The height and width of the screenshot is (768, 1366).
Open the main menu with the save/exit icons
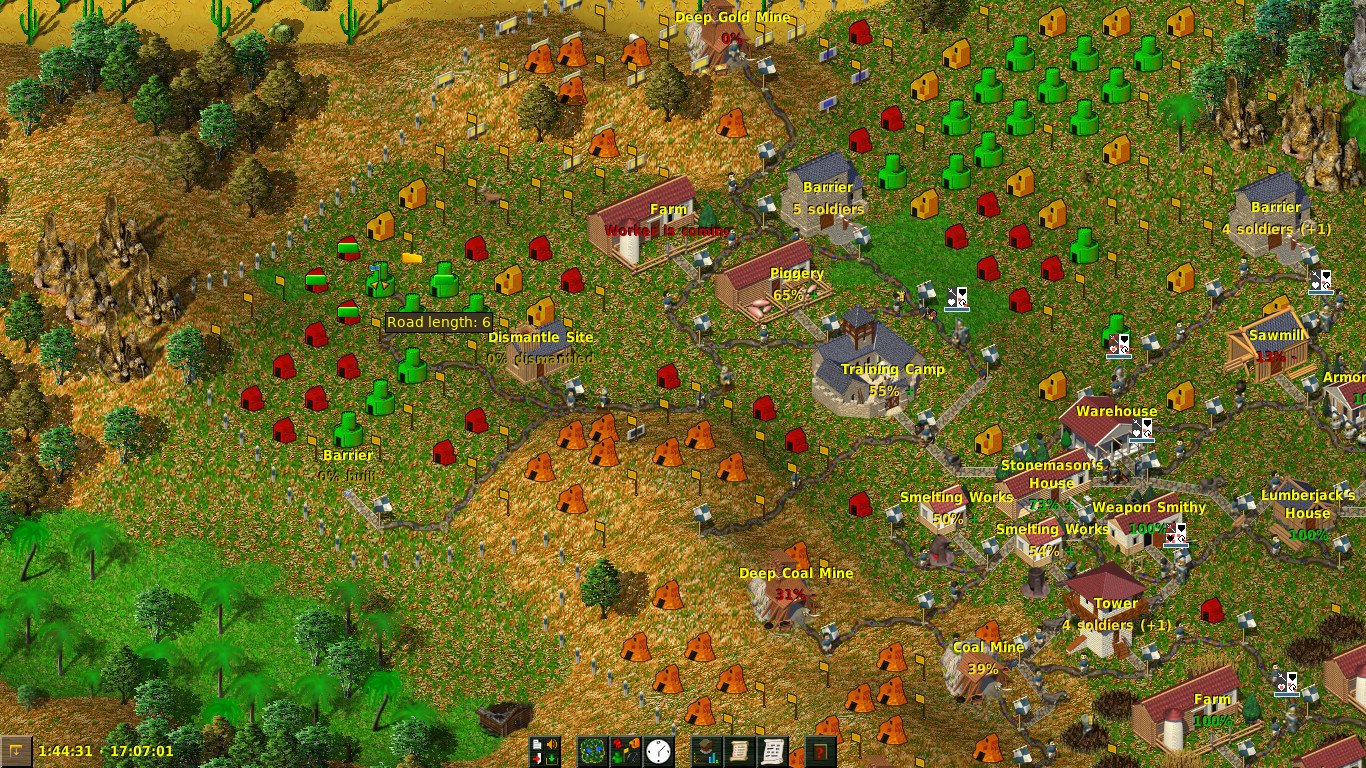(545, 751)
